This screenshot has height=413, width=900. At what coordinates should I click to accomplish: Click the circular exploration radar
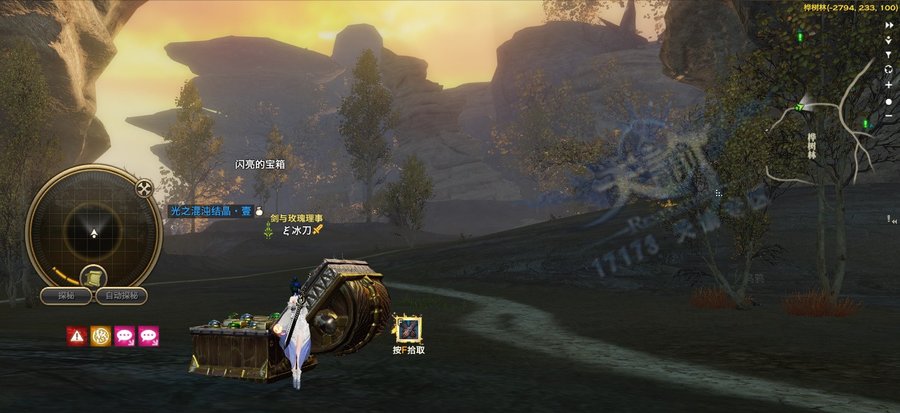(x=94, y=232)
